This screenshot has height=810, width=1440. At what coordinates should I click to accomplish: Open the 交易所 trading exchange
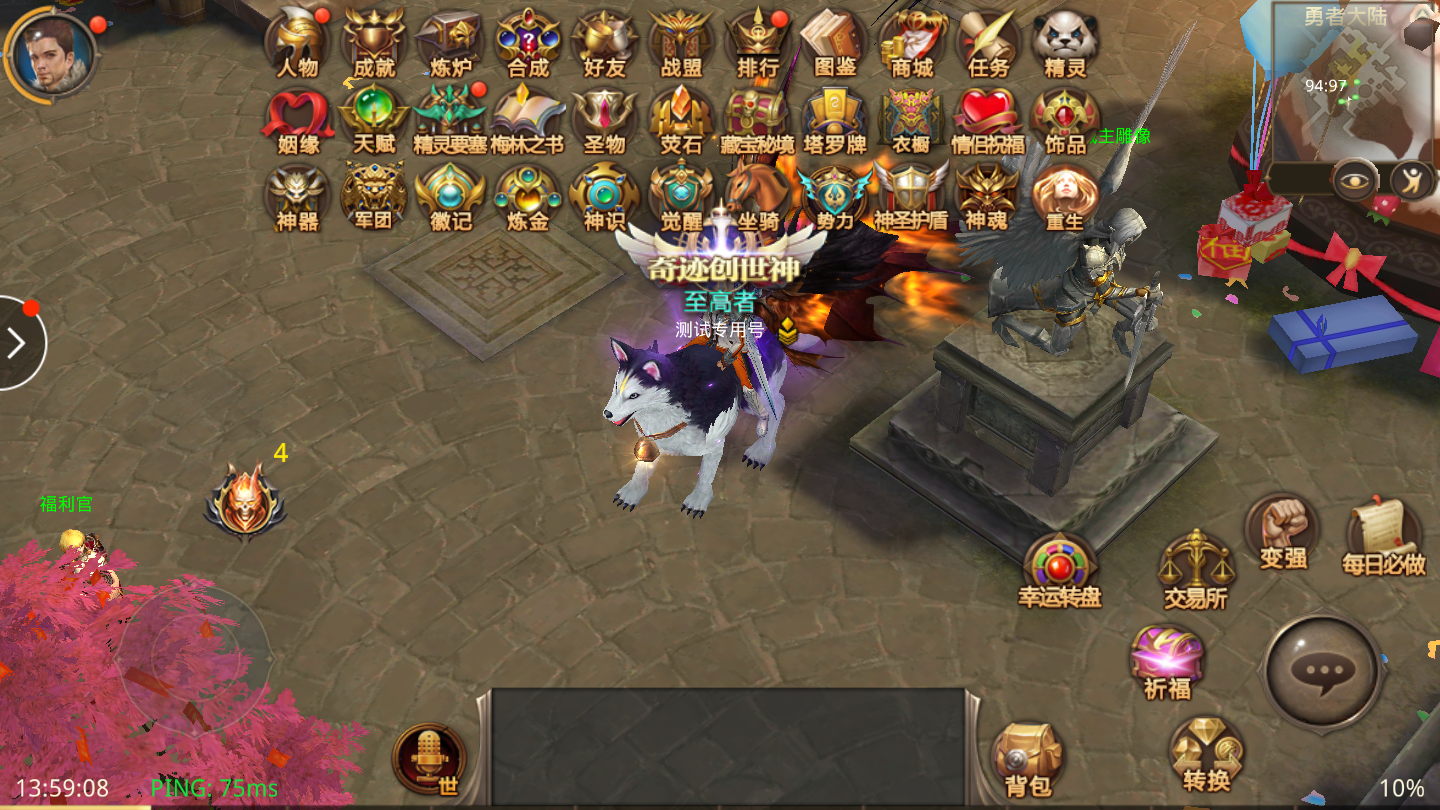point(1195,568)
